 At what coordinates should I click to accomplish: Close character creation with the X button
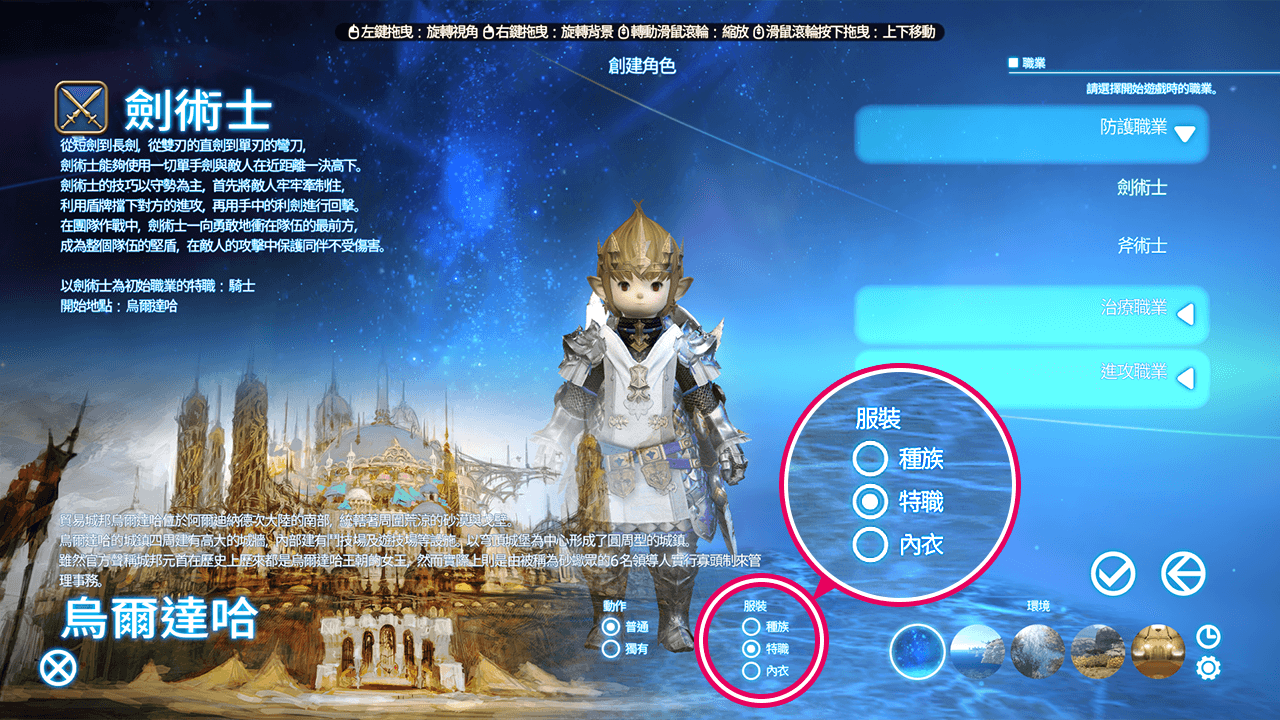[58, 667]
